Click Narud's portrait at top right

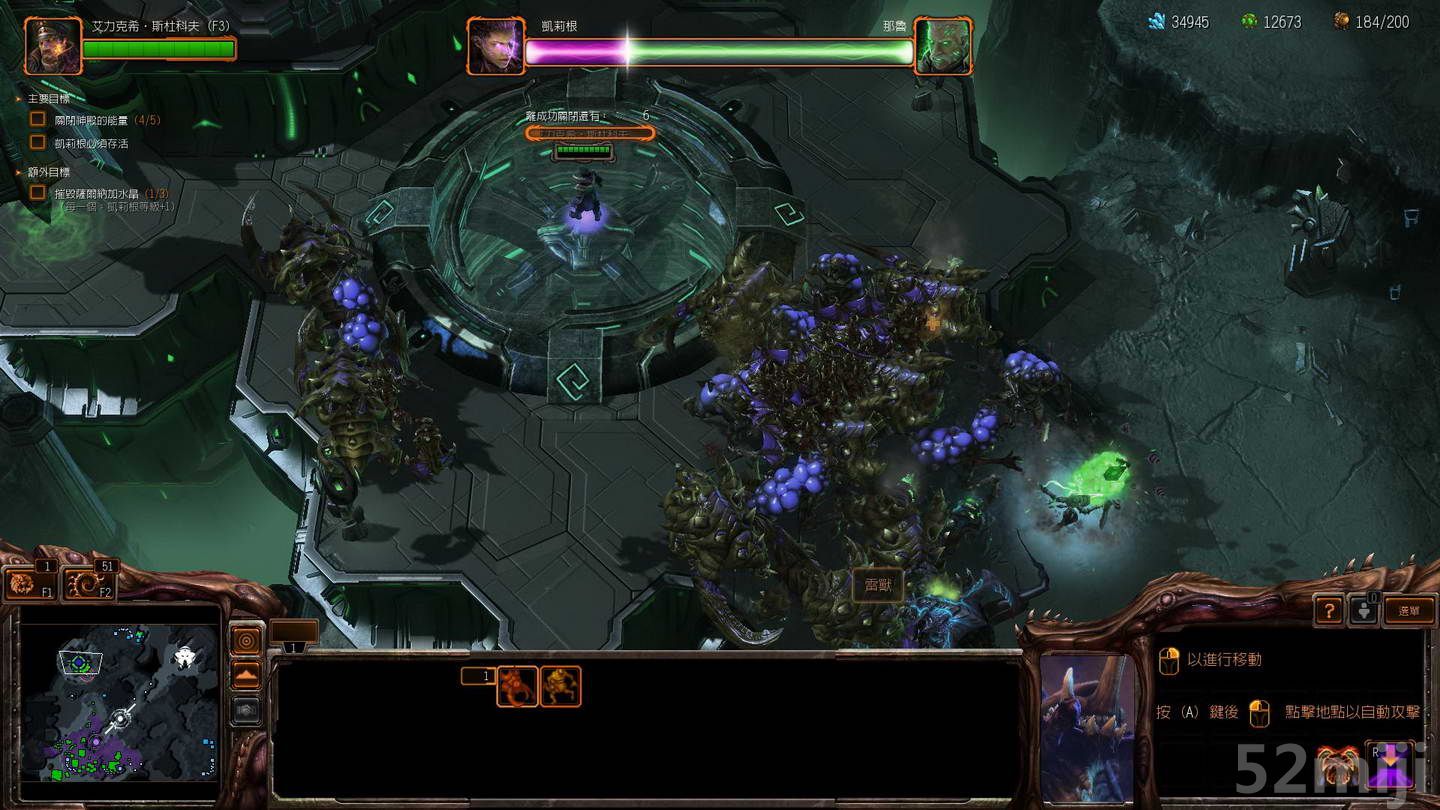[944, 44]
